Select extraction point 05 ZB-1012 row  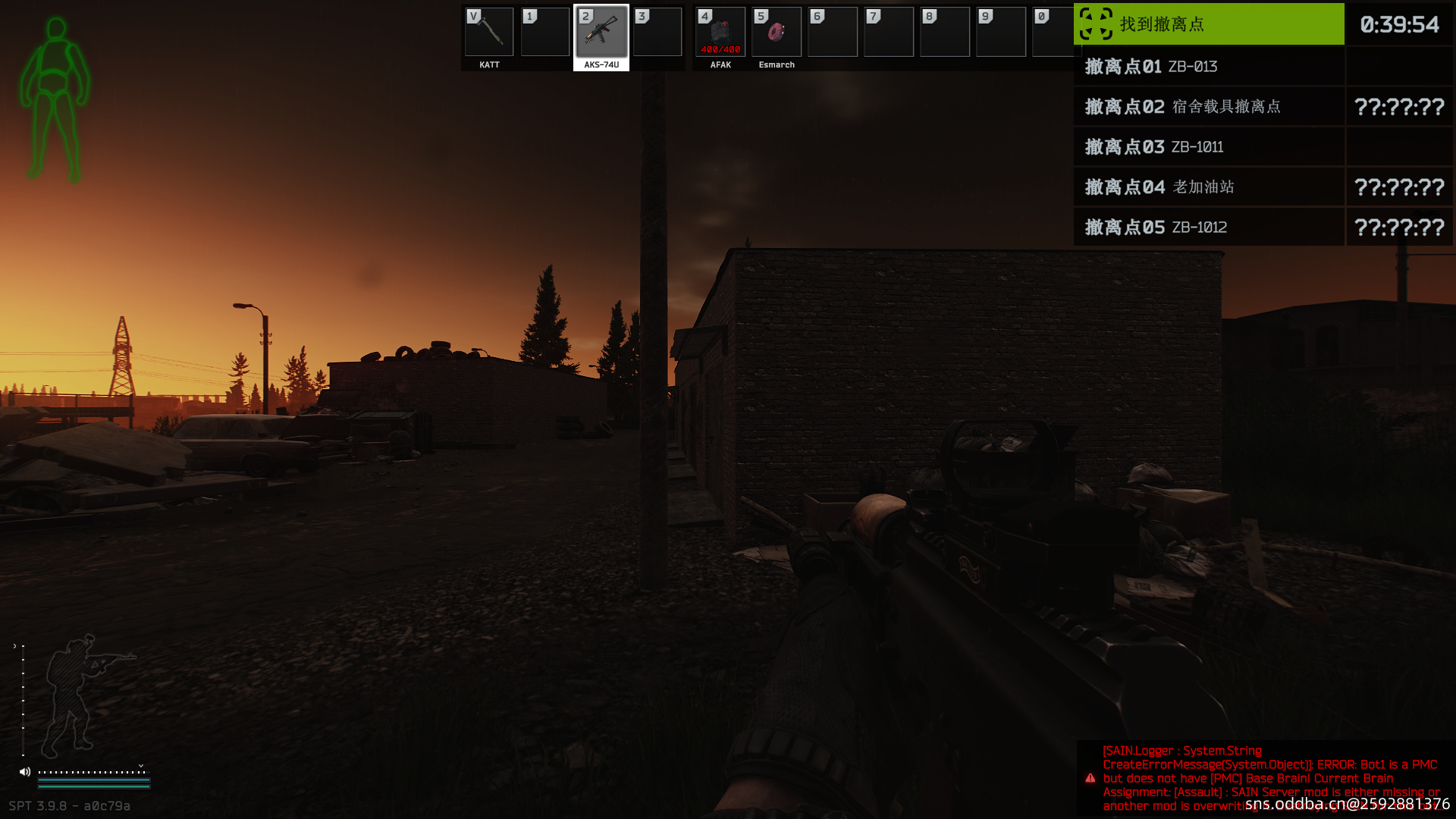point(1209,227)
